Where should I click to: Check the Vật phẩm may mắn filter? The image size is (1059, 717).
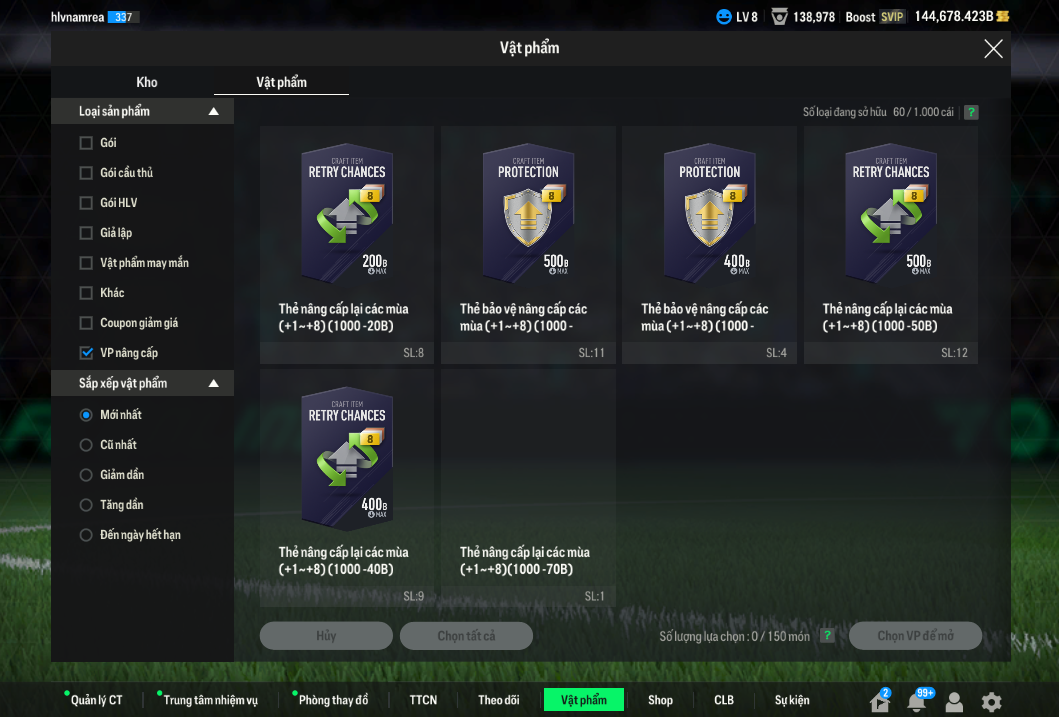(x=86, y=263)
